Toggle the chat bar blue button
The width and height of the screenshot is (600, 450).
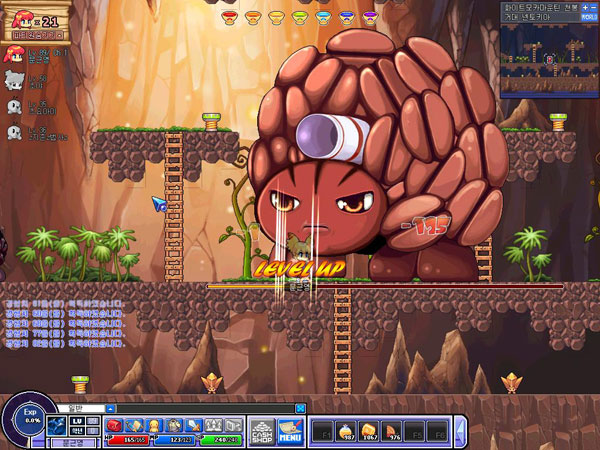click(x=300, y=408)
